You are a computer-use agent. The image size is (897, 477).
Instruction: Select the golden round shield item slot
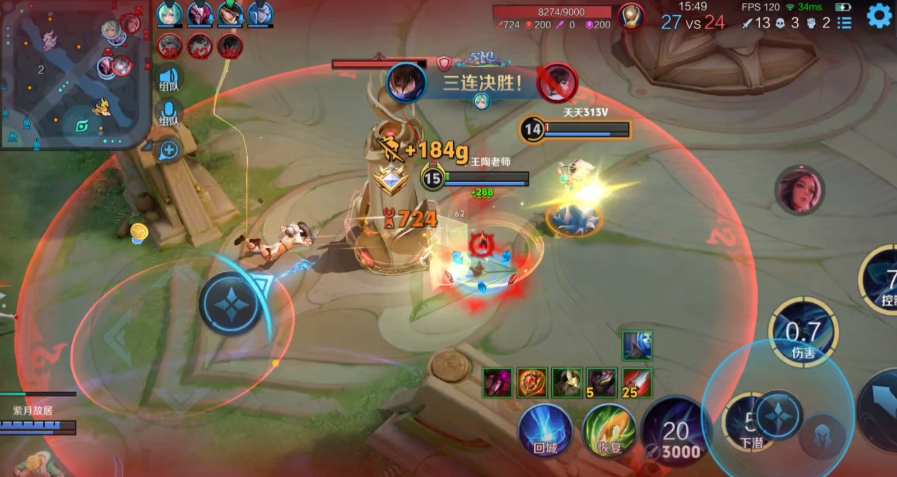click(x=533, y=382)
